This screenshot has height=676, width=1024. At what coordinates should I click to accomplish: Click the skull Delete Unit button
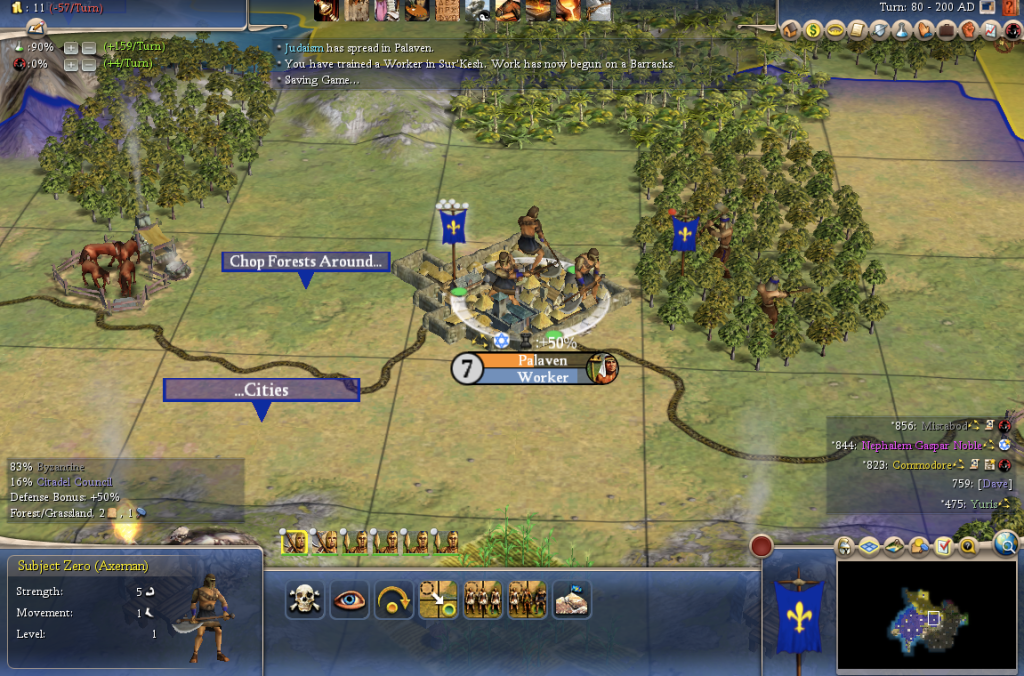(304, 599)
